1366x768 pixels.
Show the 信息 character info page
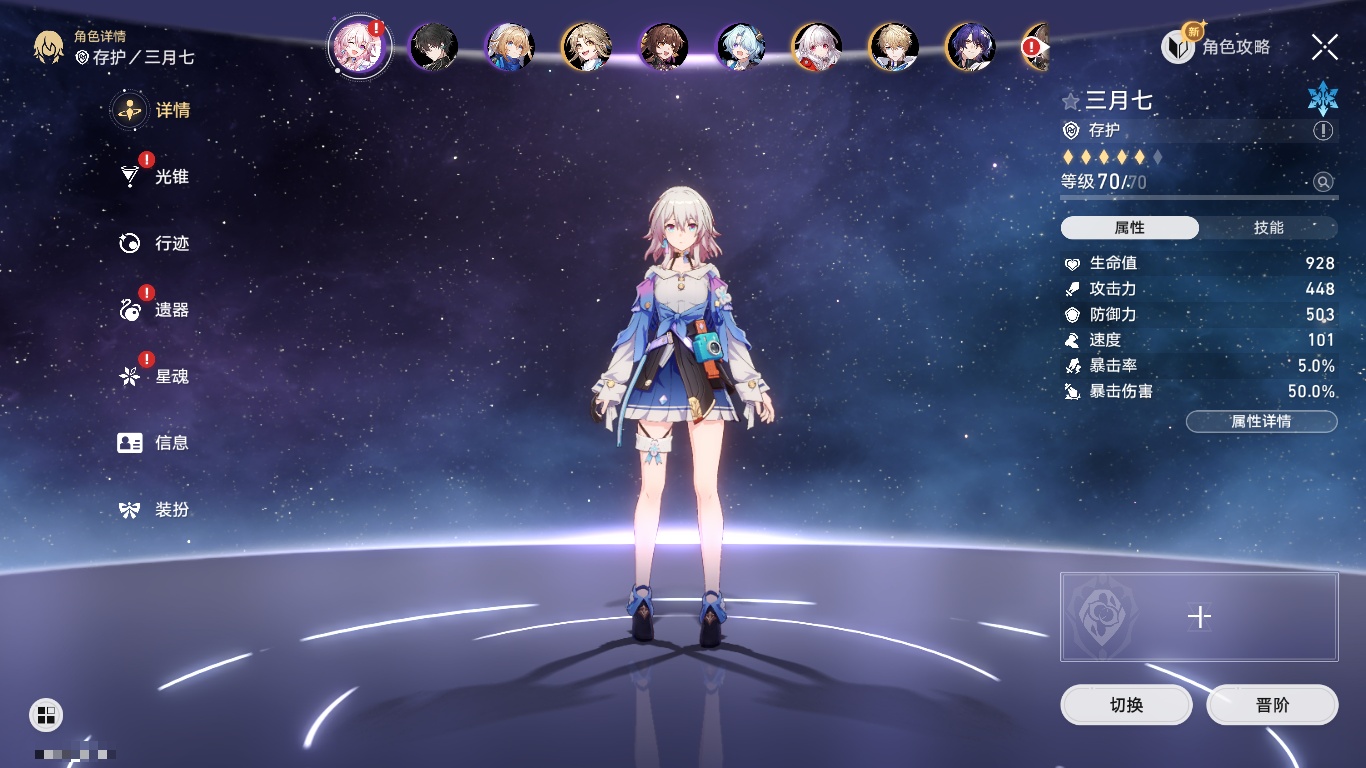[155, 443]
